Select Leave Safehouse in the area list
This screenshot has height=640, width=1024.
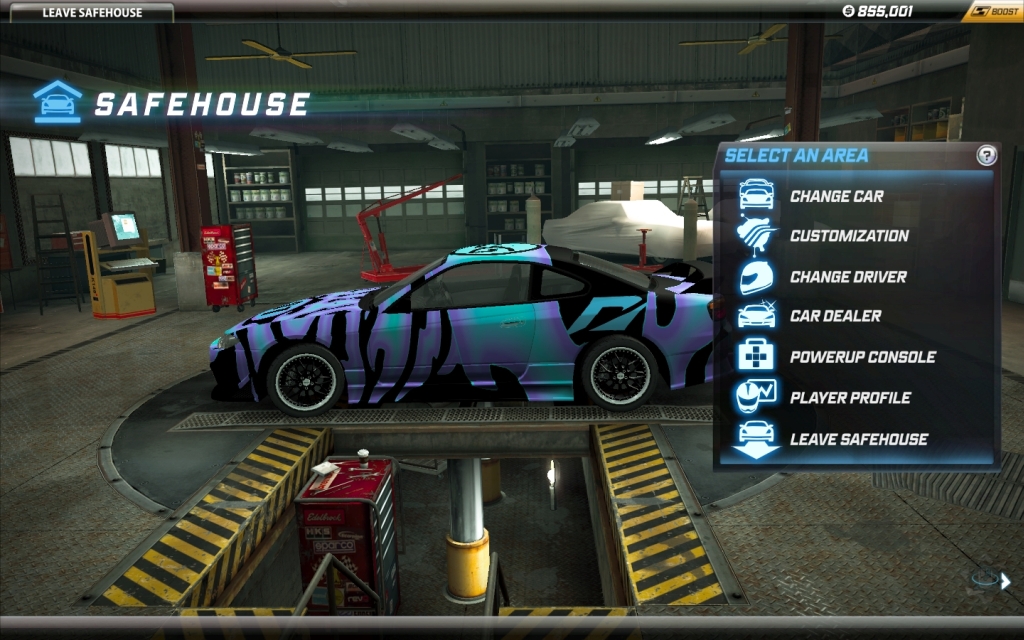(858, 439)
